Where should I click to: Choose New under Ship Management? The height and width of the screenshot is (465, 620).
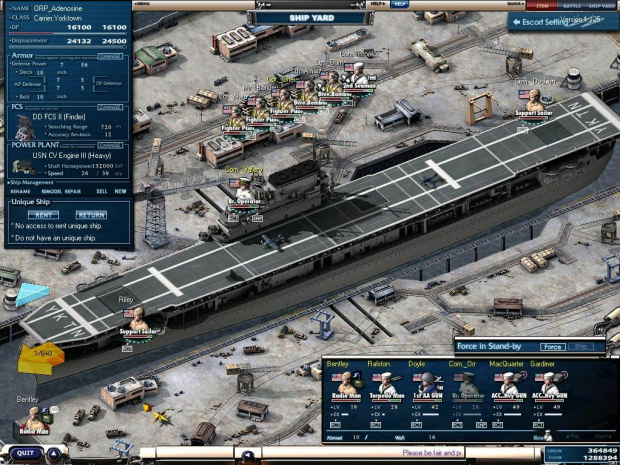pos(120,191)
